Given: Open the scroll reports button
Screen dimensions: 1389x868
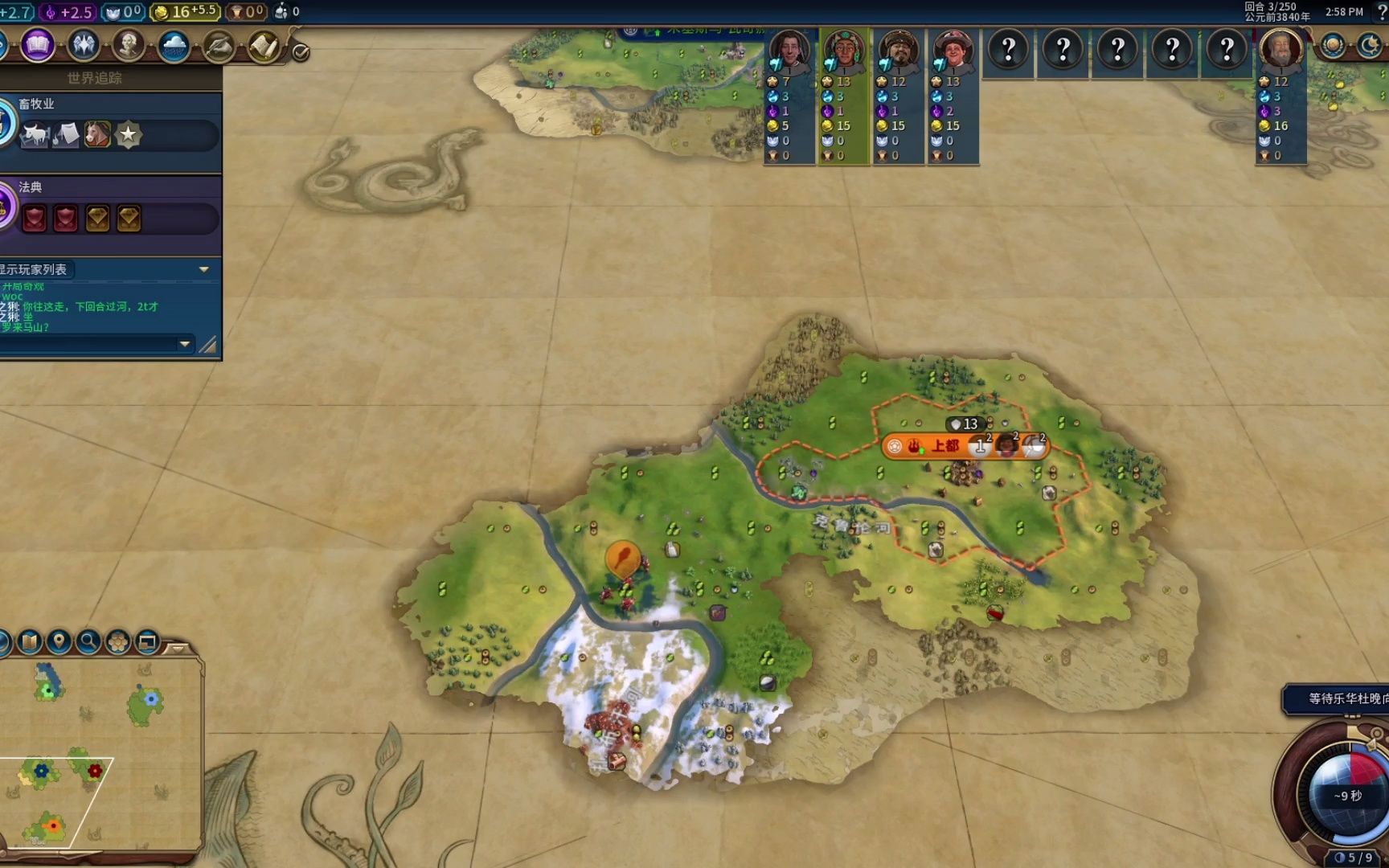Looking at the screenshot, I should [263, 47].
